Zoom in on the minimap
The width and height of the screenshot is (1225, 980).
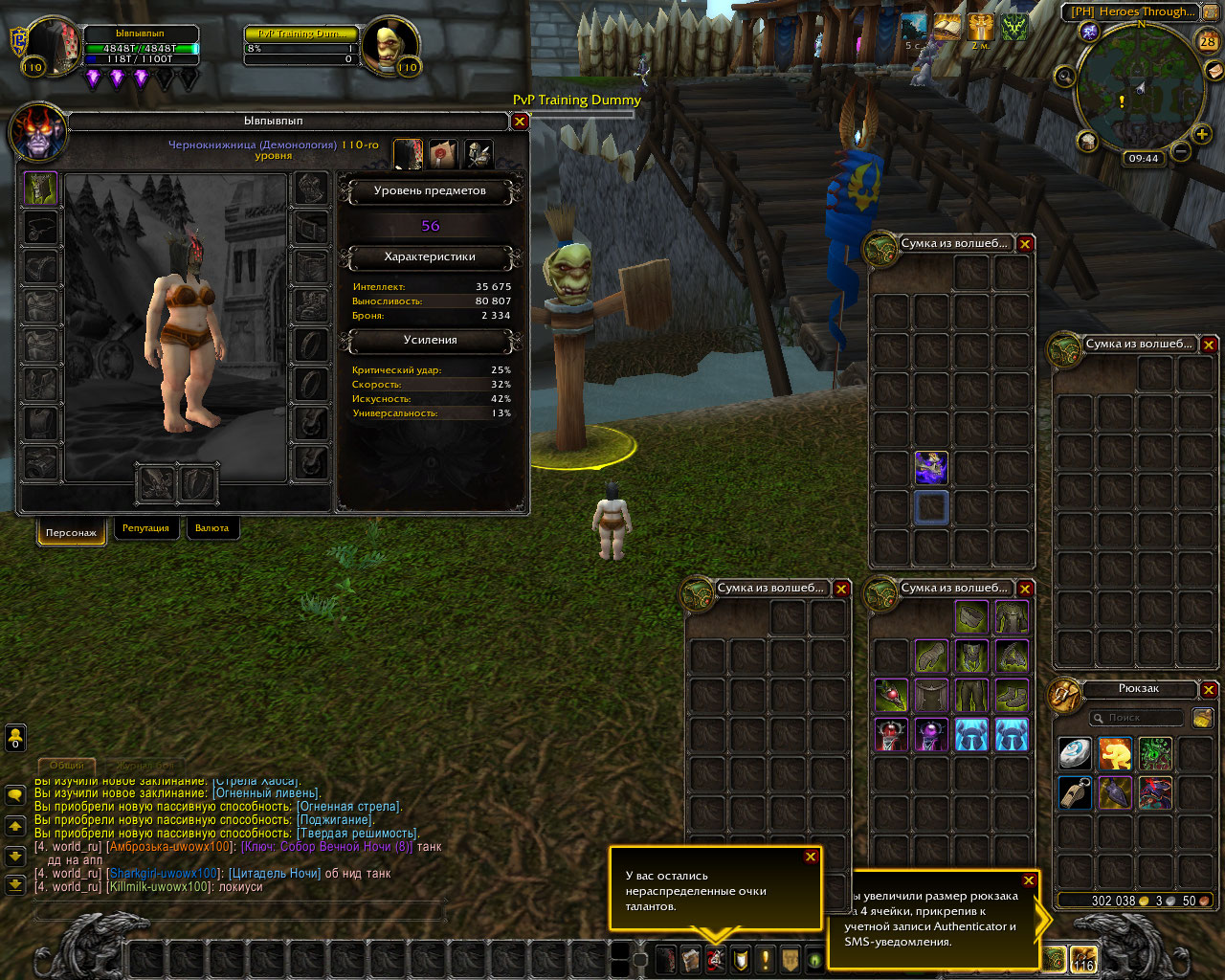pyautogui.click(x=1202, y=135)
